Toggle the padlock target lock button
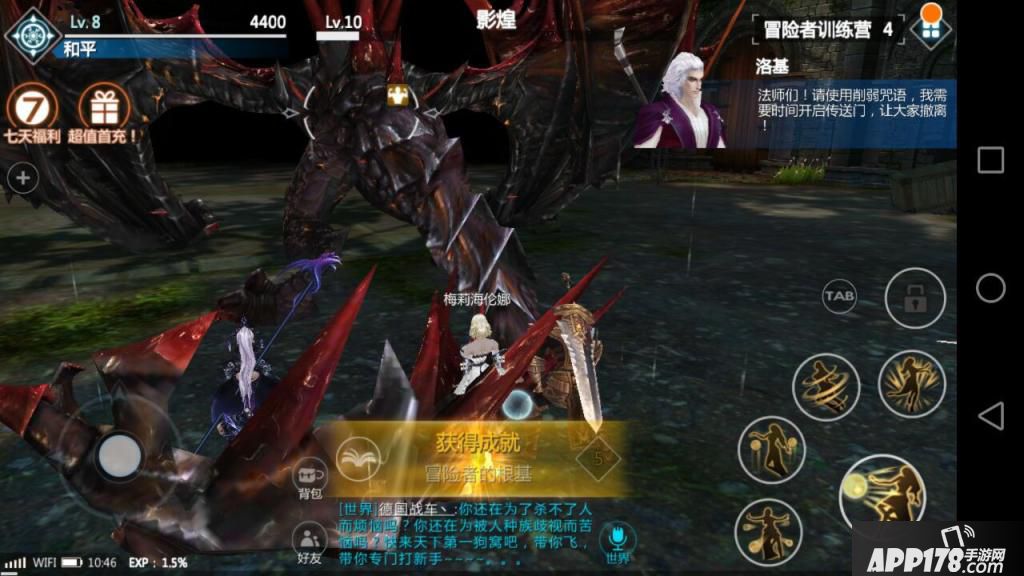This screenshot has height=576, width=1024. point(914,297)
